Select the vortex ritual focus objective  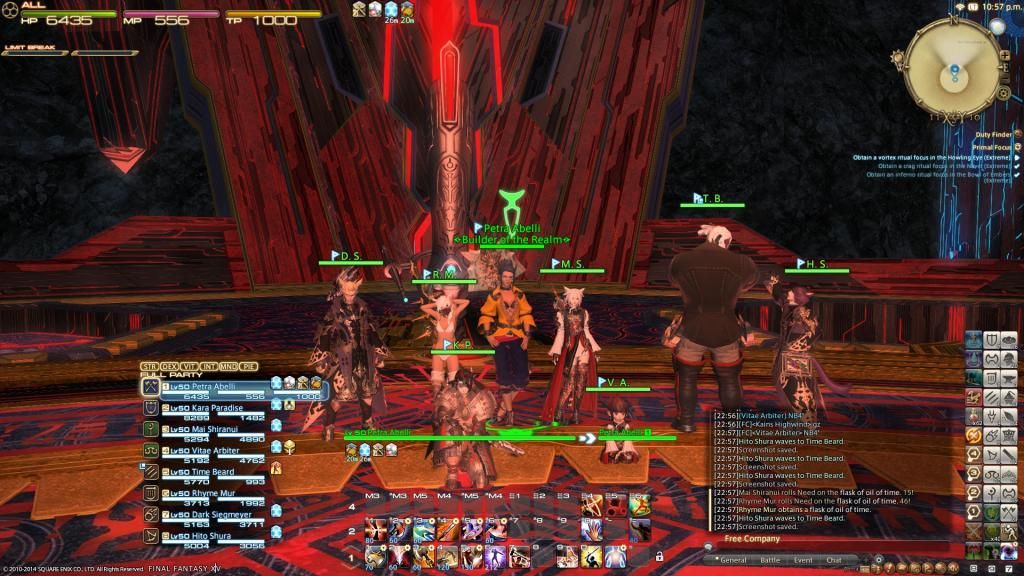930,157
